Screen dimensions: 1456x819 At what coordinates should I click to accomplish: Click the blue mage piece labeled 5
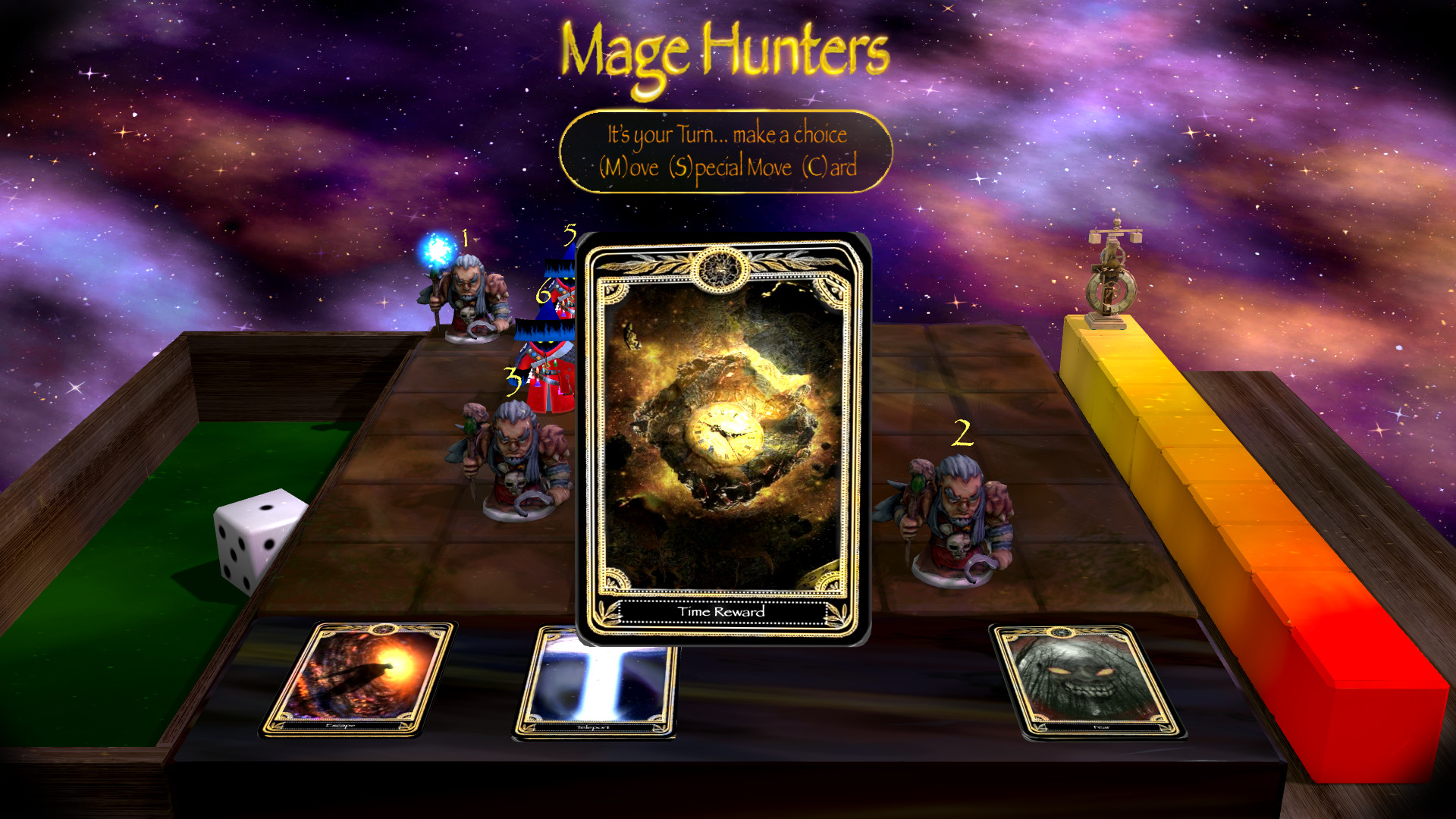pyautogui.click(x=561, y=288)
